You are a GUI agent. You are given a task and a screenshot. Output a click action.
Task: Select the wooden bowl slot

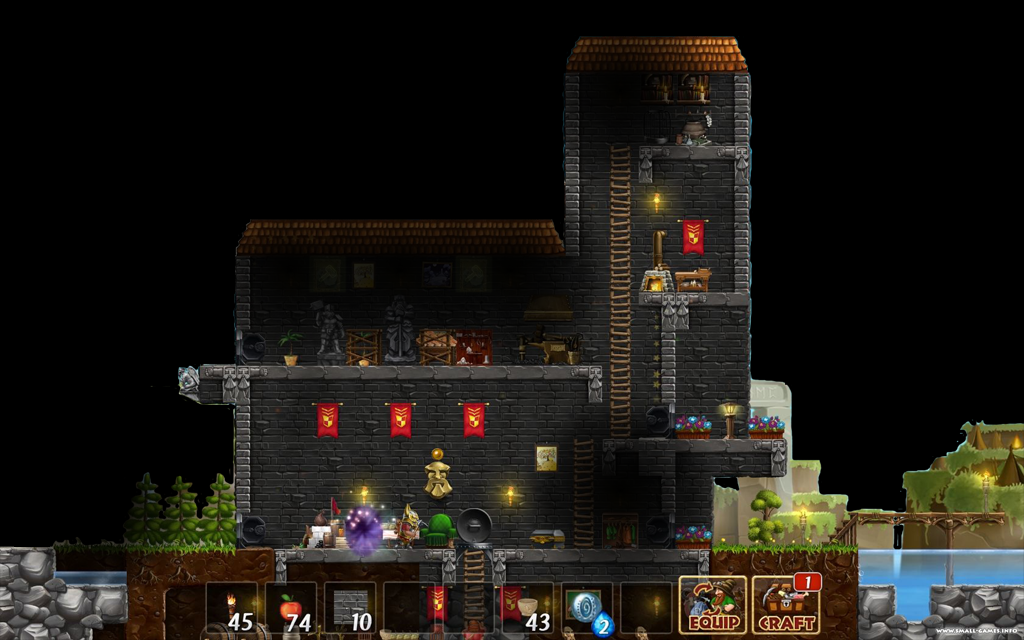coord(527,608)
